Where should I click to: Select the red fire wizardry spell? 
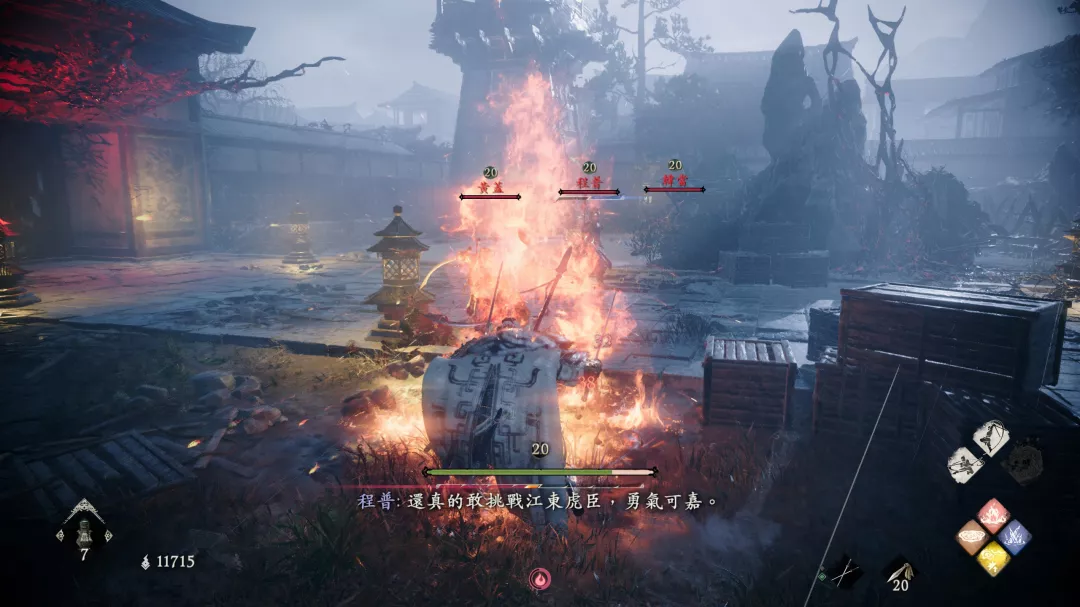coord(993,515)
